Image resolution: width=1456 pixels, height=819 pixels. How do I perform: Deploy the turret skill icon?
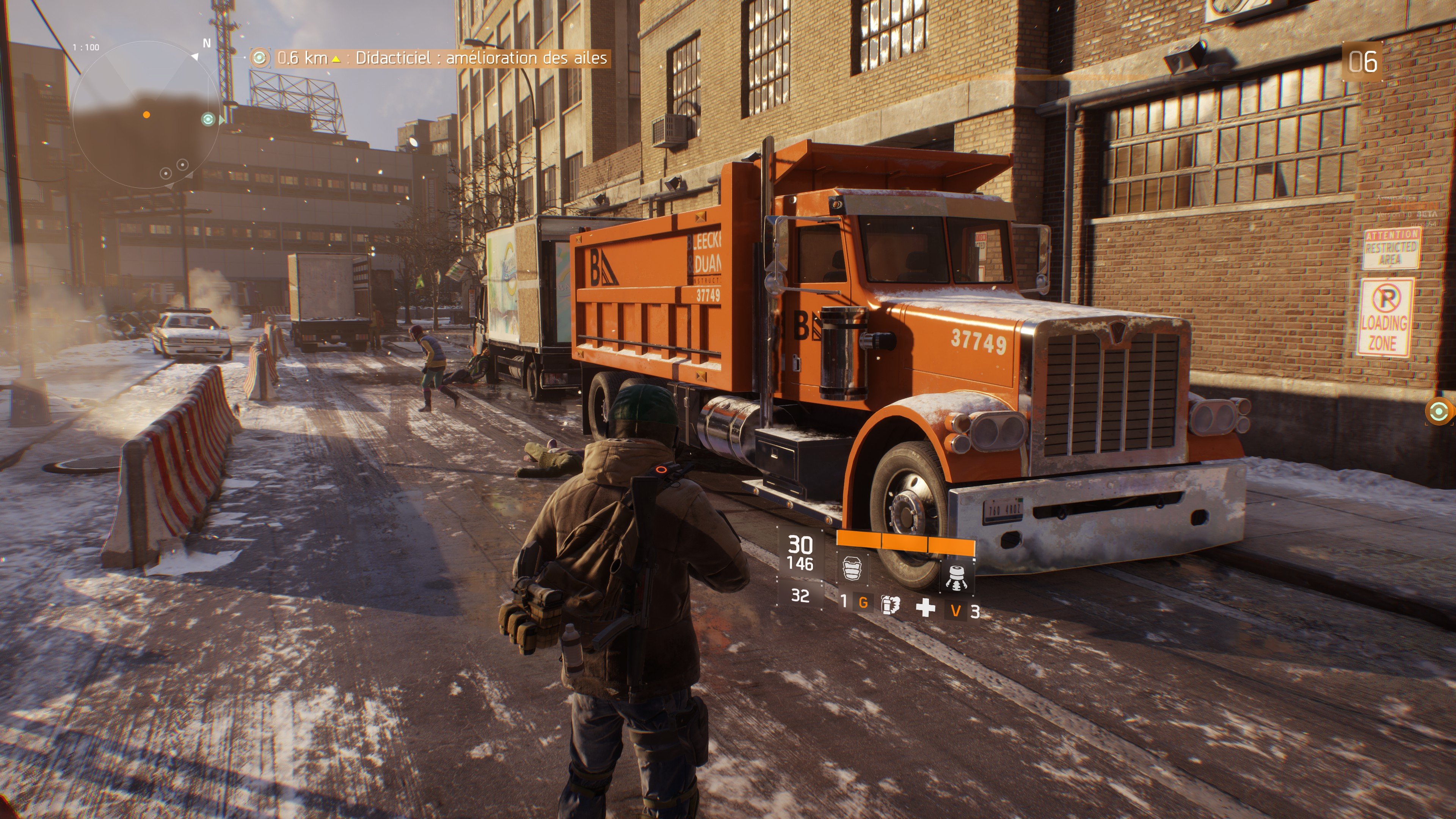pyautogui.click(x=956, y=576)
